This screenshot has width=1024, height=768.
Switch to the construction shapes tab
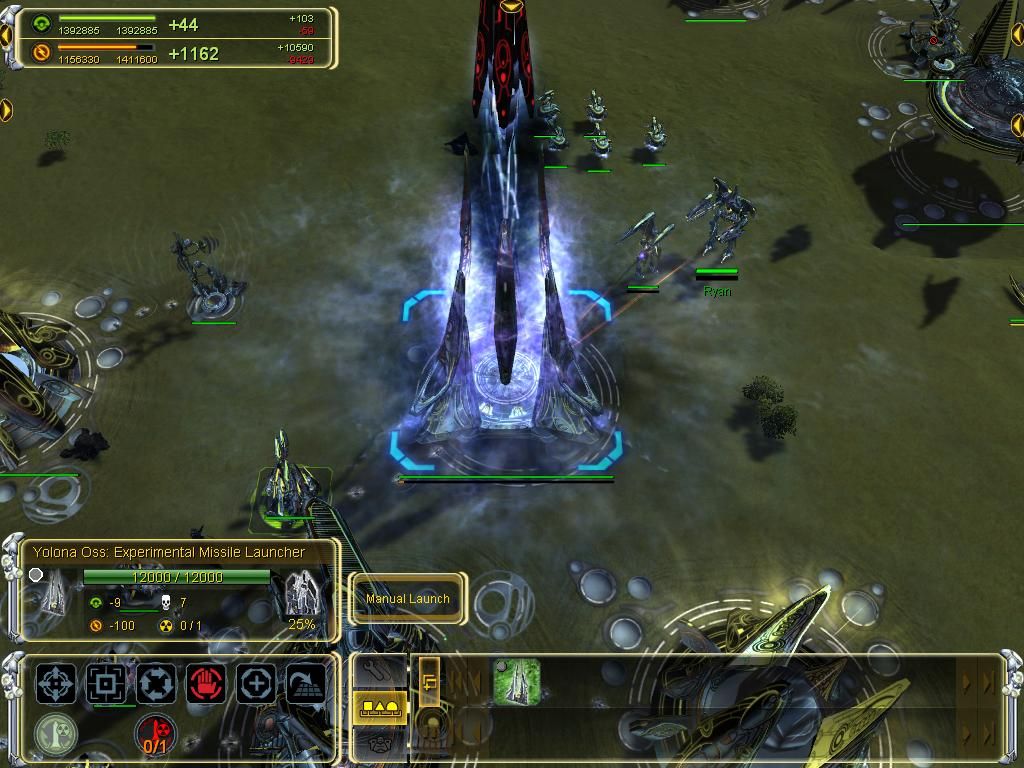pos(380,707)
